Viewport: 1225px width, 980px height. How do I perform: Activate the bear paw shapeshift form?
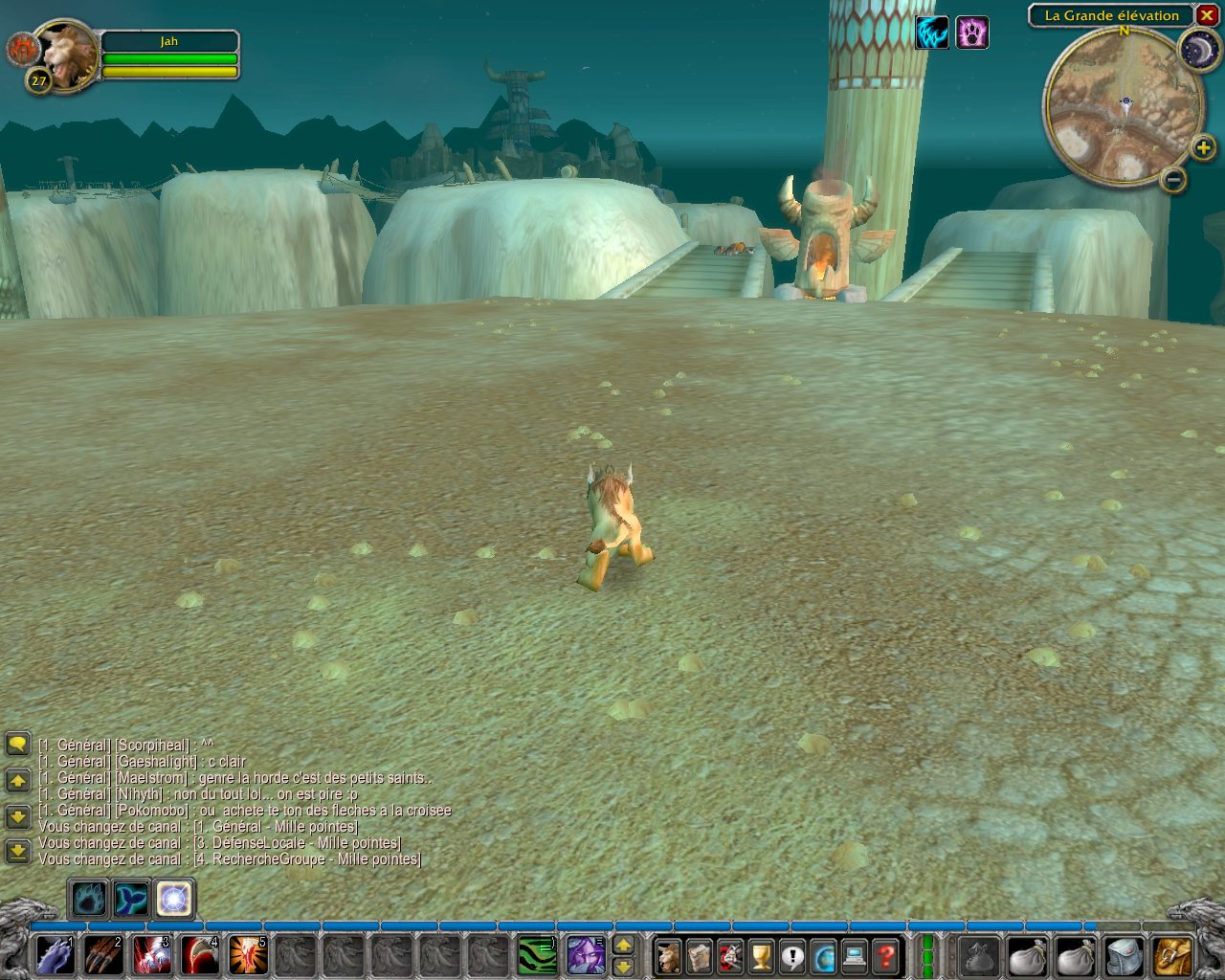pyautogui.click(x=88, y=900)
